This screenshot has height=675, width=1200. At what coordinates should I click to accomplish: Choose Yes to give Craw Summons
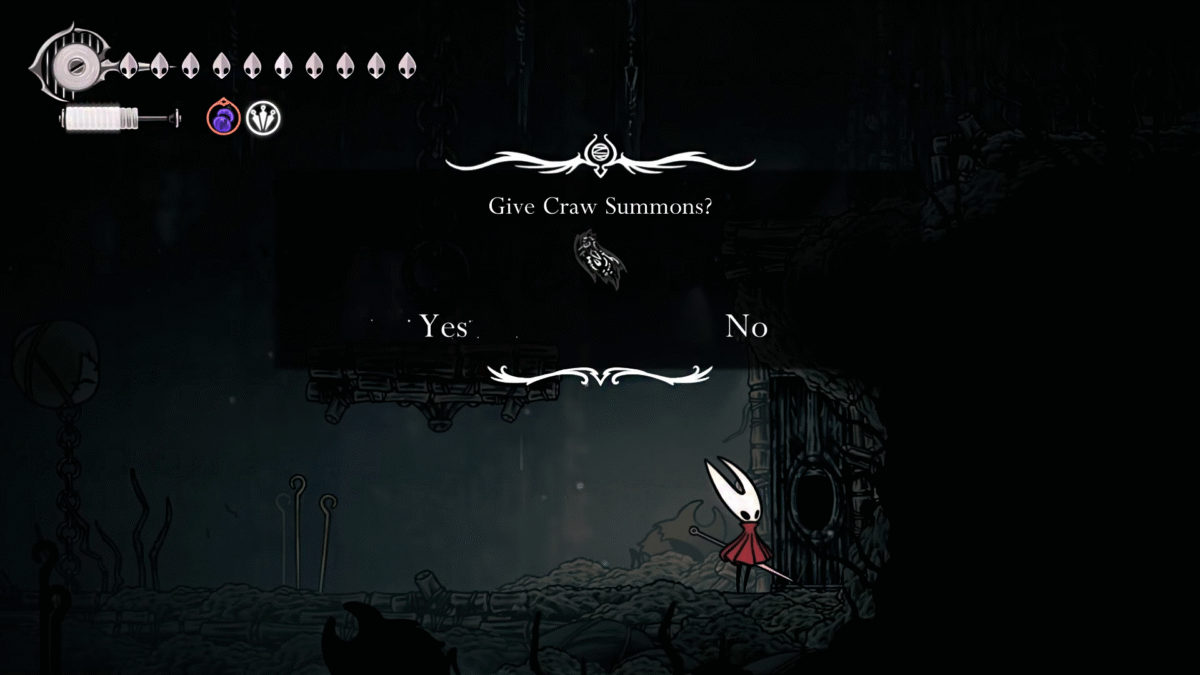click(x=443, y=326)
